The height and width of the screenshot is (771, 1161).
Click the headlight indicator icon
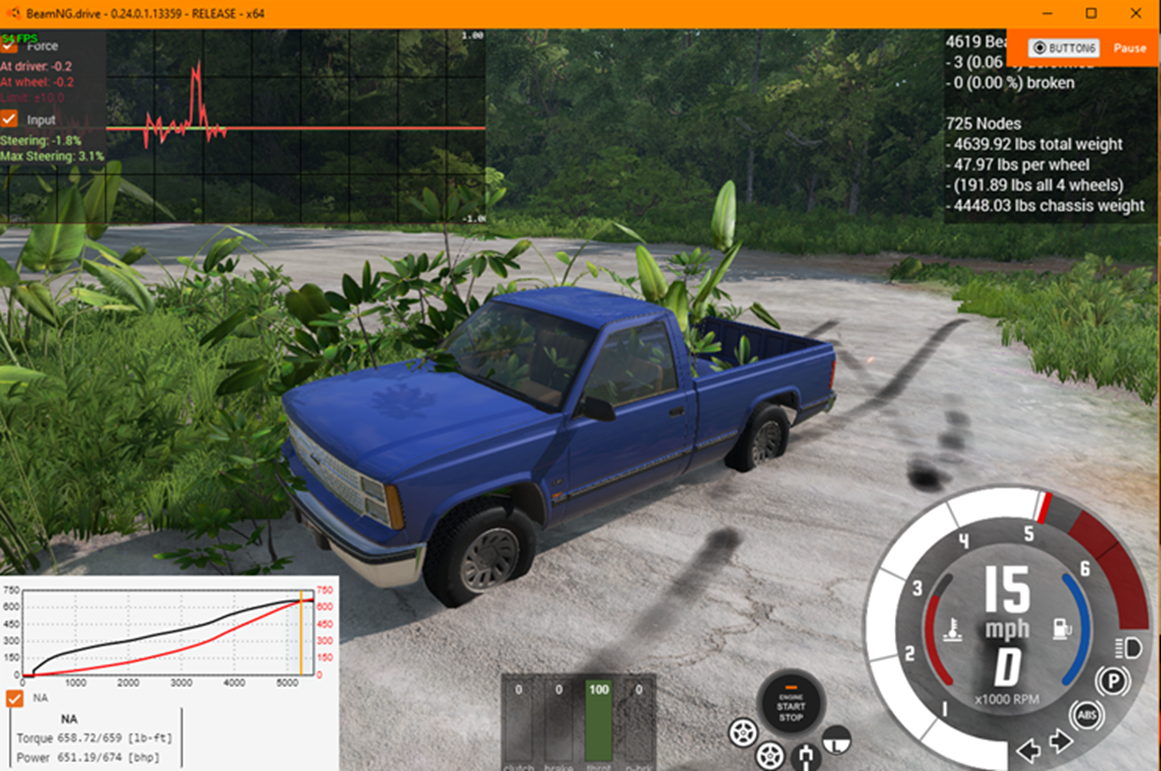coord(1131,648)
